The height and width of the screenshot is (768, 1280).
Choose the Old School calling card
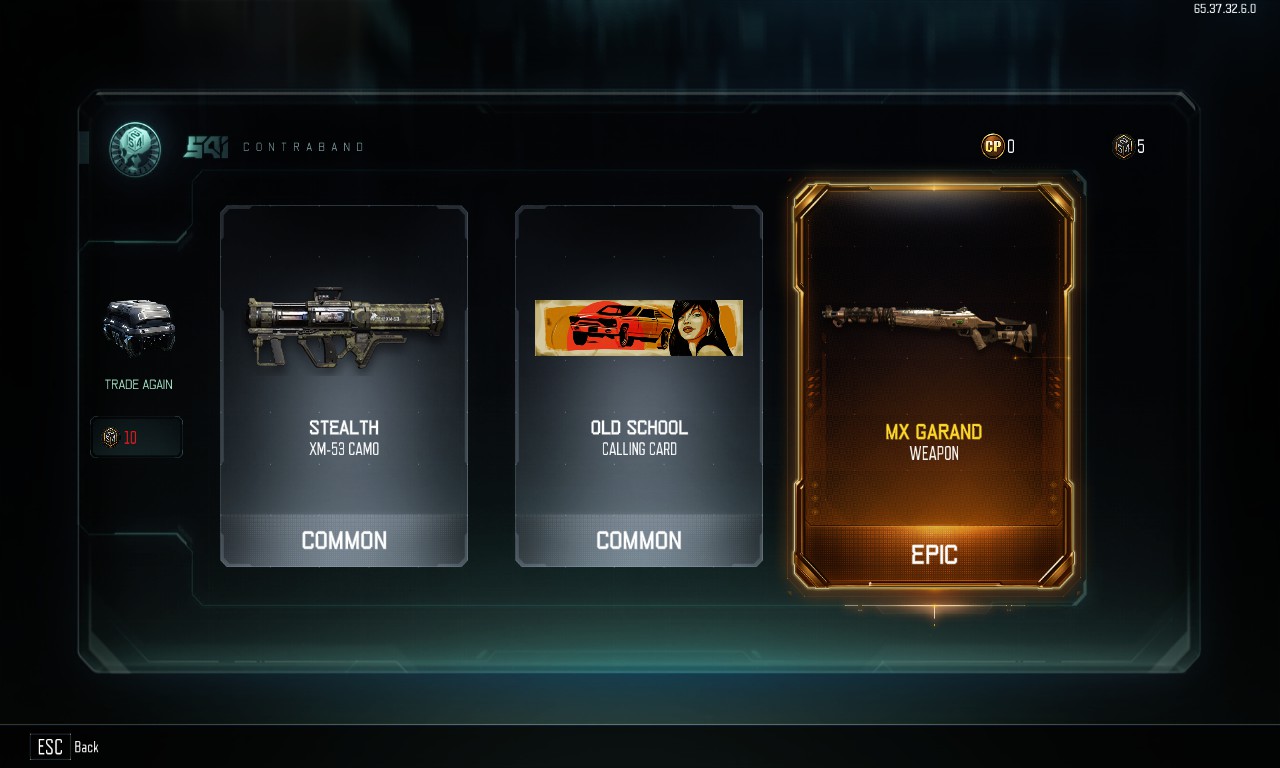pos(638,386)
